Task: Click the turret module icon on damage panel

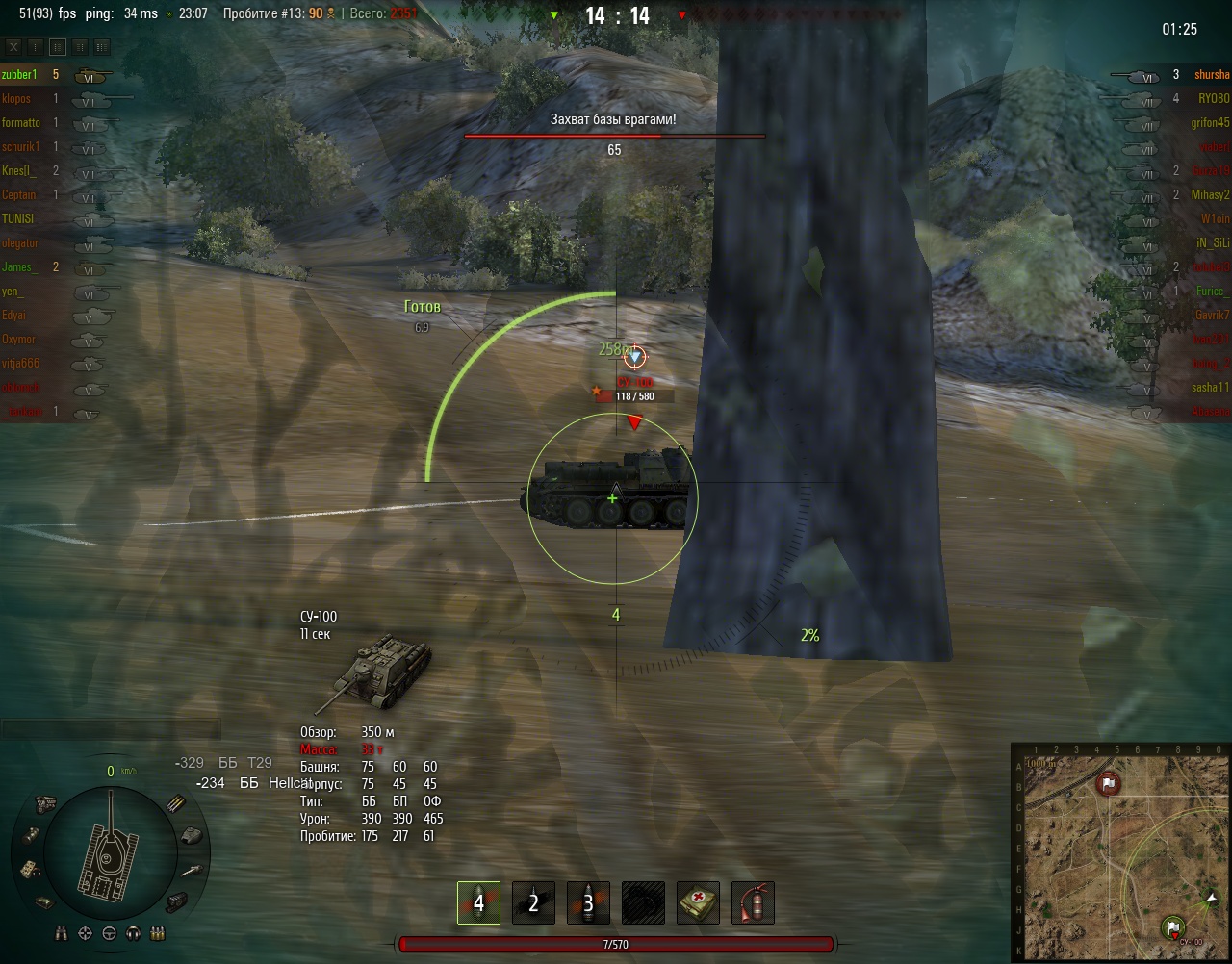Action: point(190,835)
